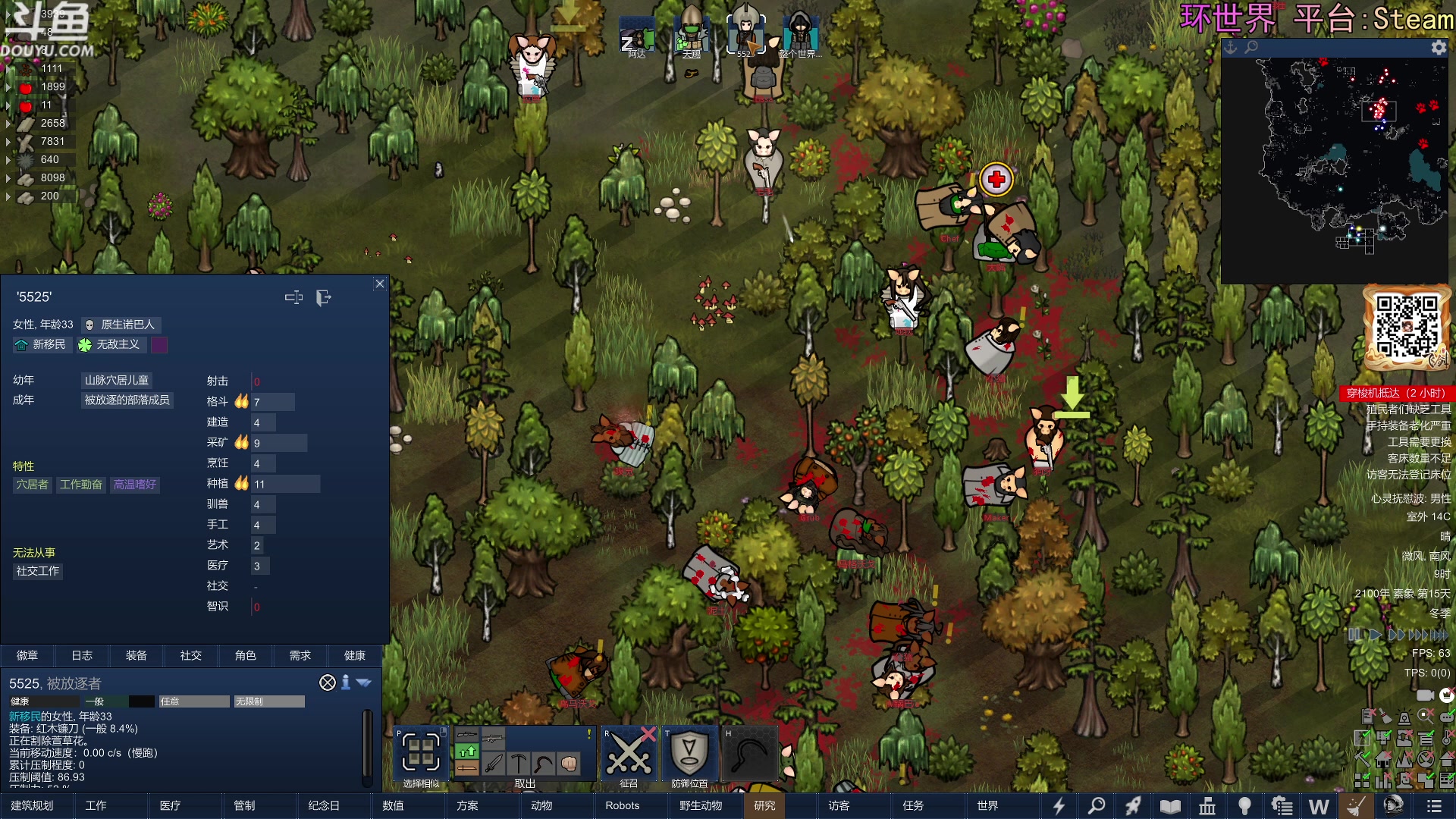This screenshot has height=819, width=1456.
Task: Switch to the 健康 tab
Action: pyautogui.click(x=354, y=655)
